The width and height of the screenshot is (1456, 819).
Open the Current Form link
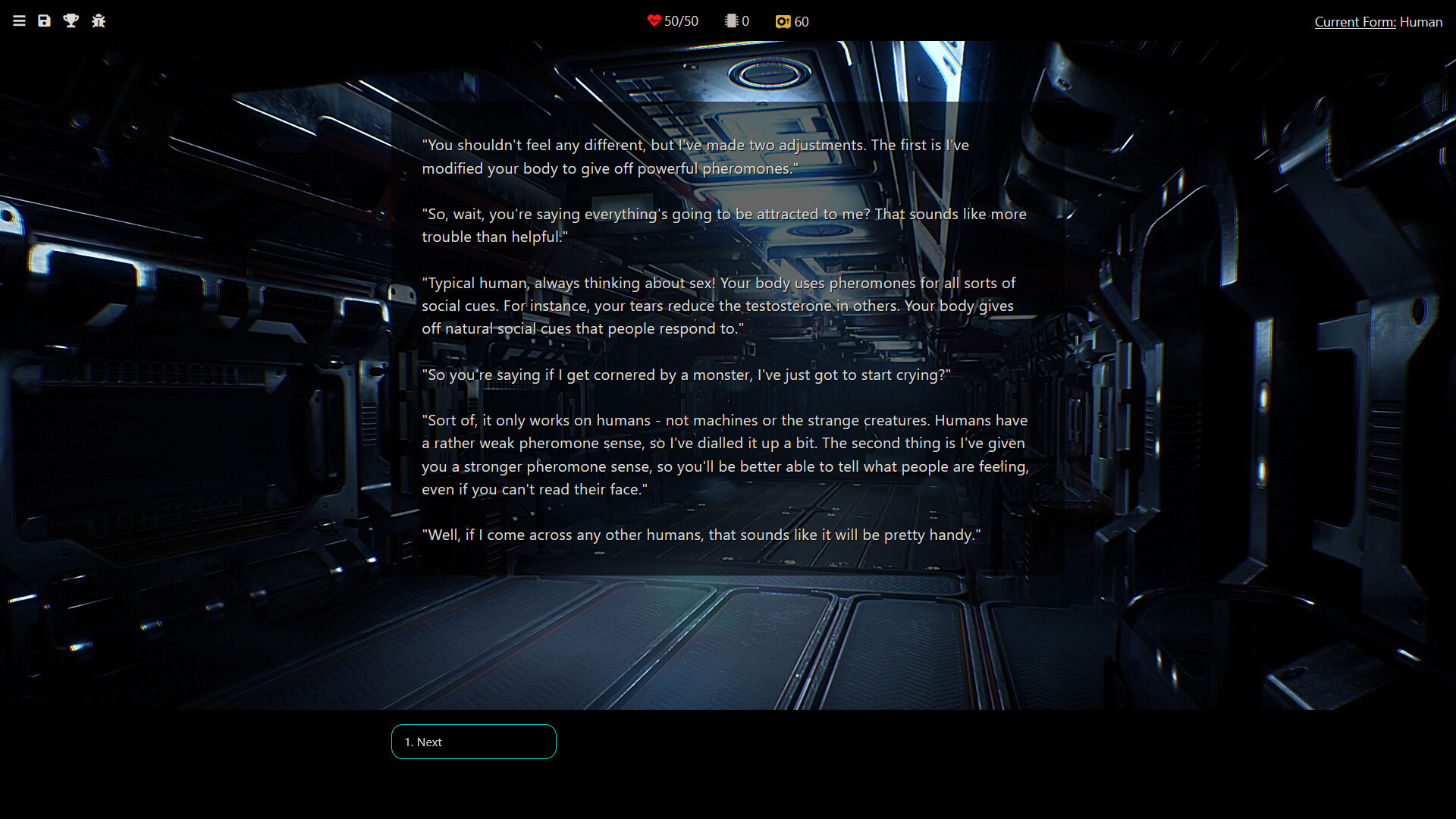point(1354,22)
